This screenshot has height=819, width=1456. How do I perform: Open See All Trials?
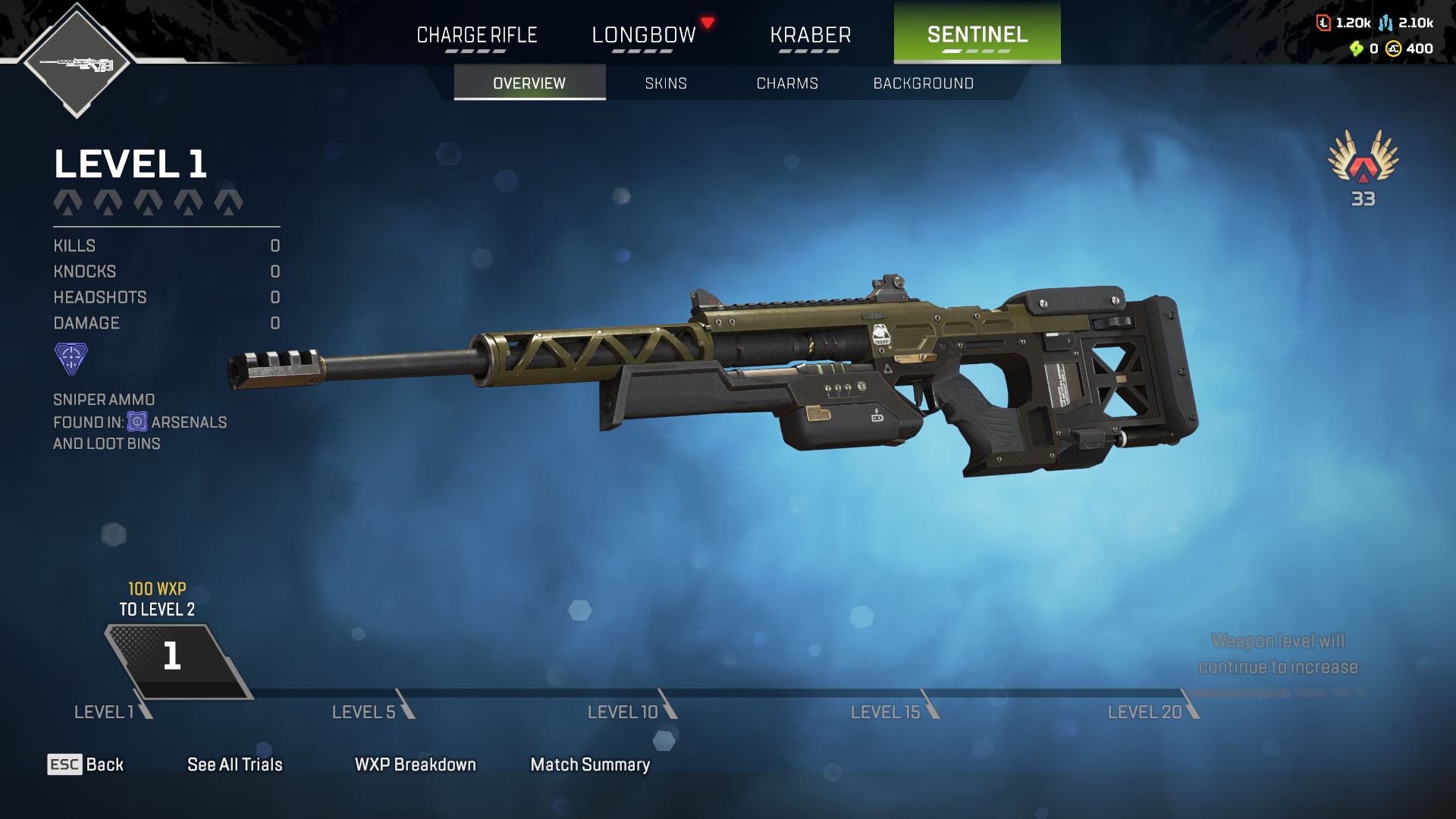tap(234, 764)
